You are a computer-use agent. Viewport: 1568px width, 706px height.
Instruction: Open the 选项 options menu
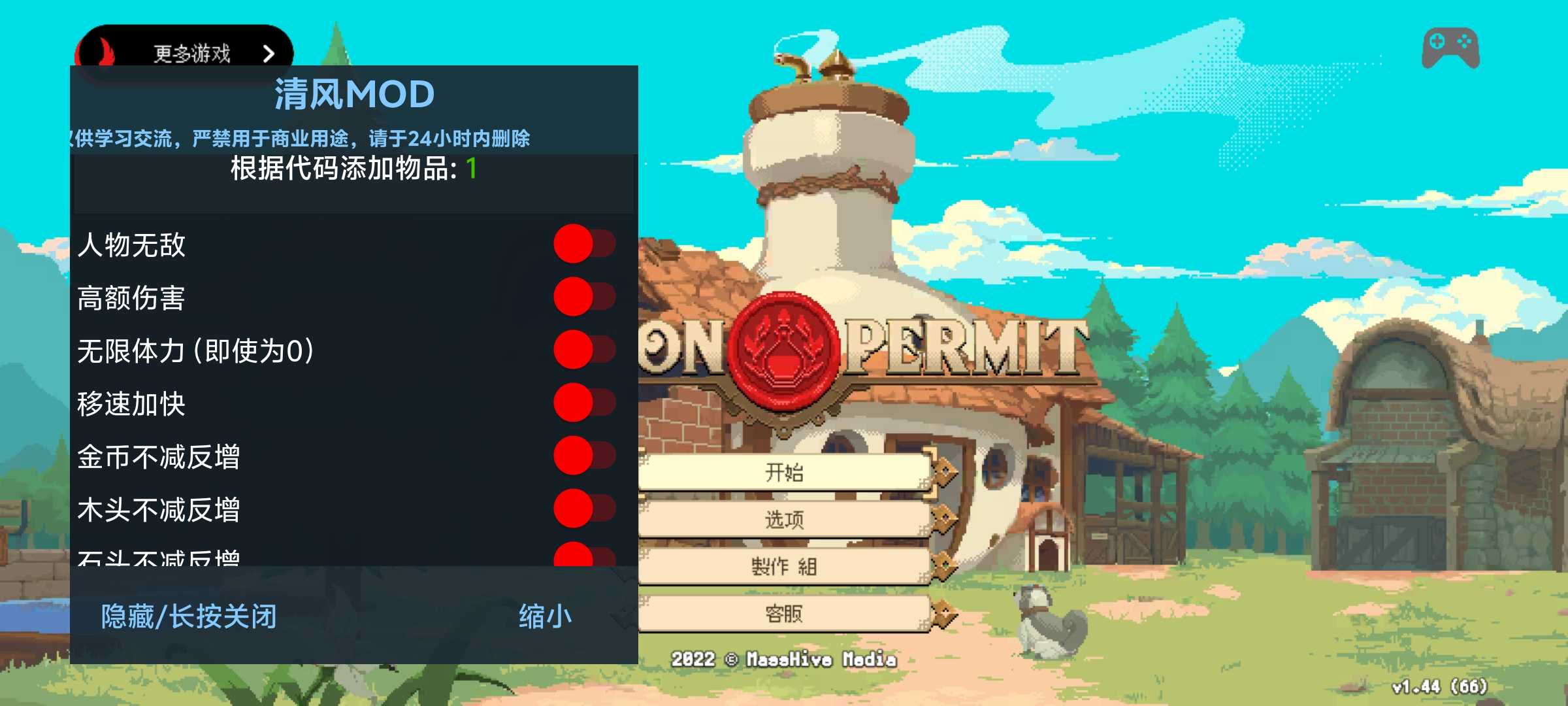tap(784, 520)
